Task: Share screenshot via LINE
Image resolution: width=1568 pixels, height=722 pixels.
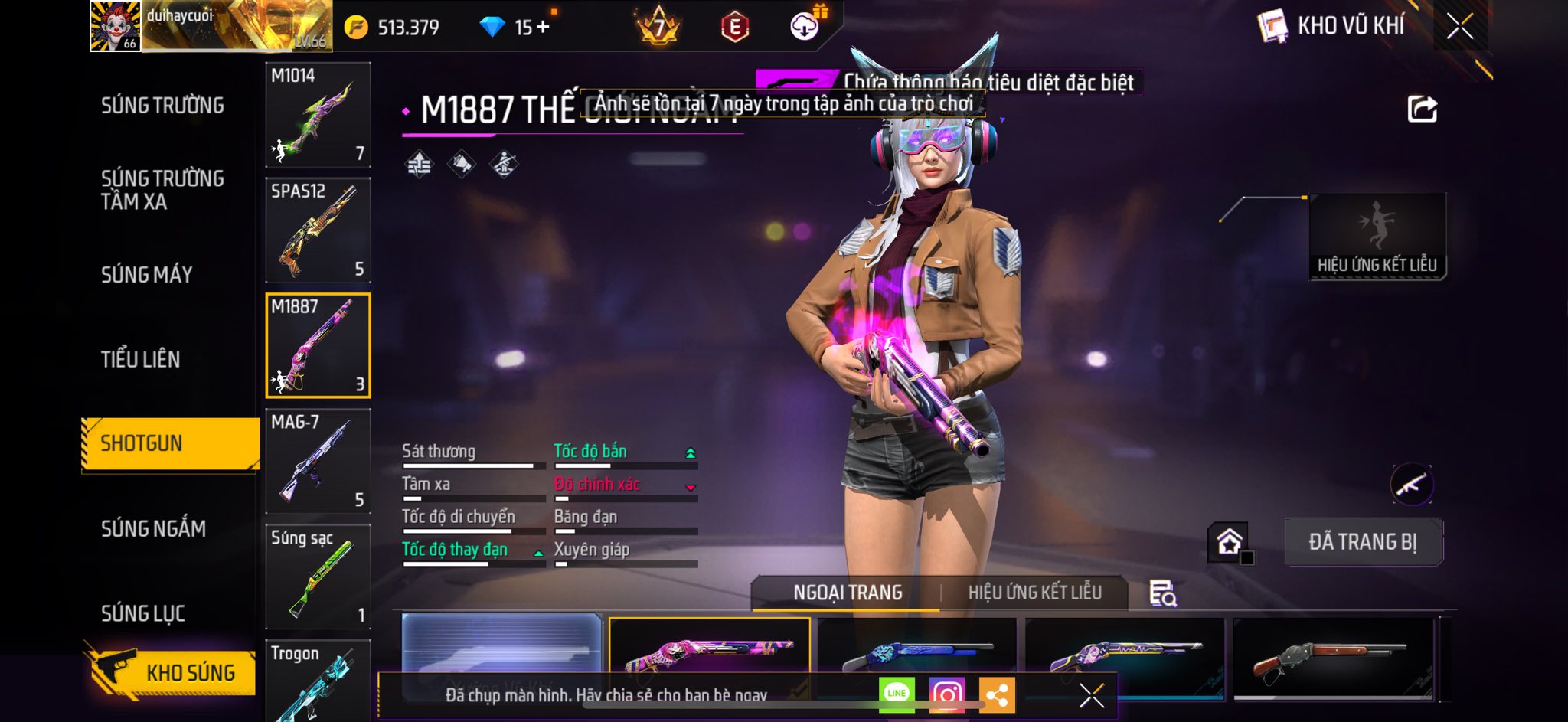Action: click(x=897, y=694)
